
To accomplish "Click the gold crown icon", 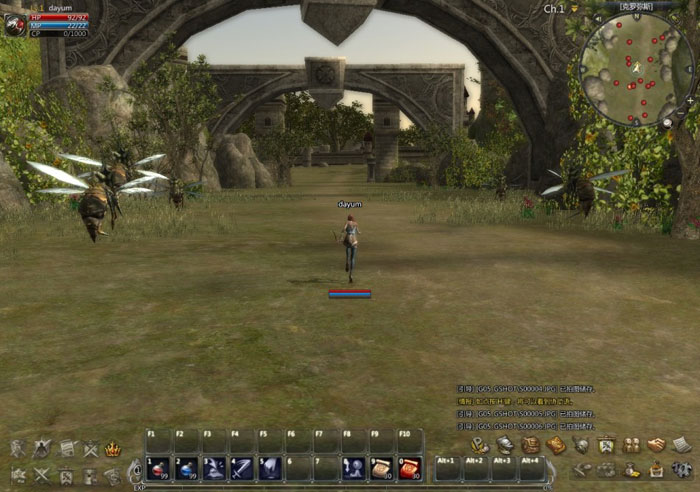I will (x=113, y=450).
